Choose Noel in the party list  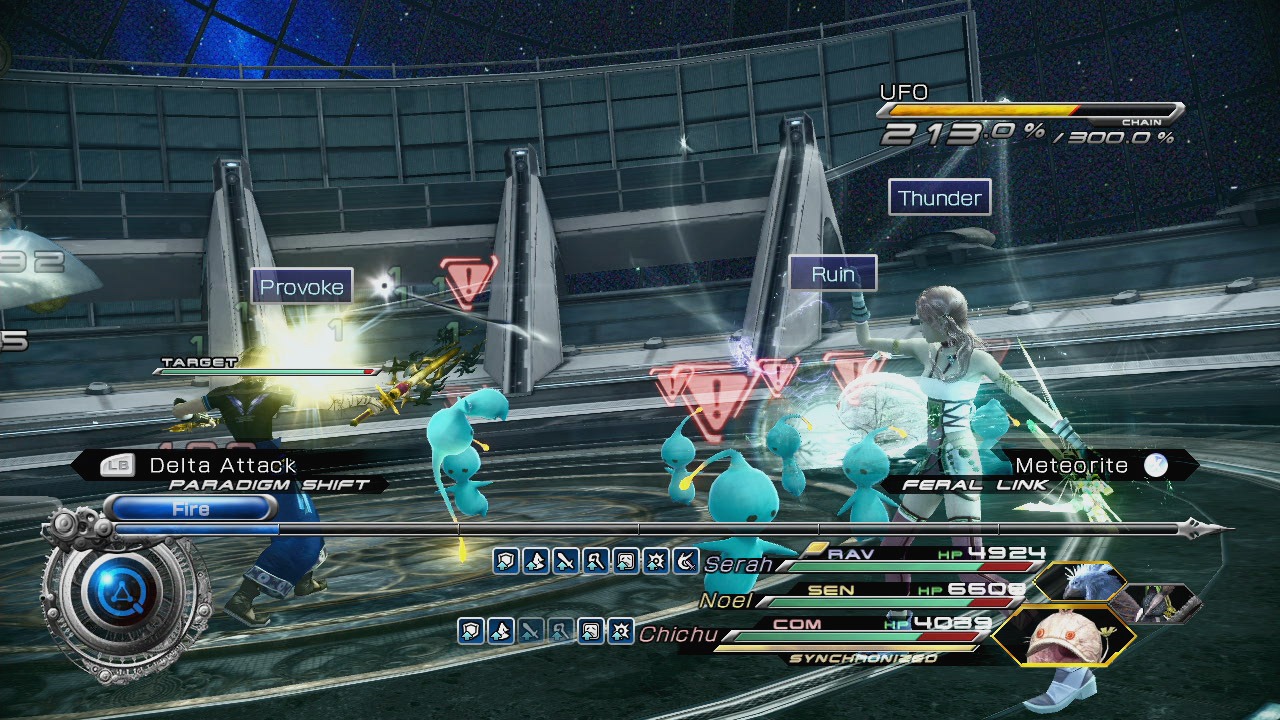[x=725, y=601]
